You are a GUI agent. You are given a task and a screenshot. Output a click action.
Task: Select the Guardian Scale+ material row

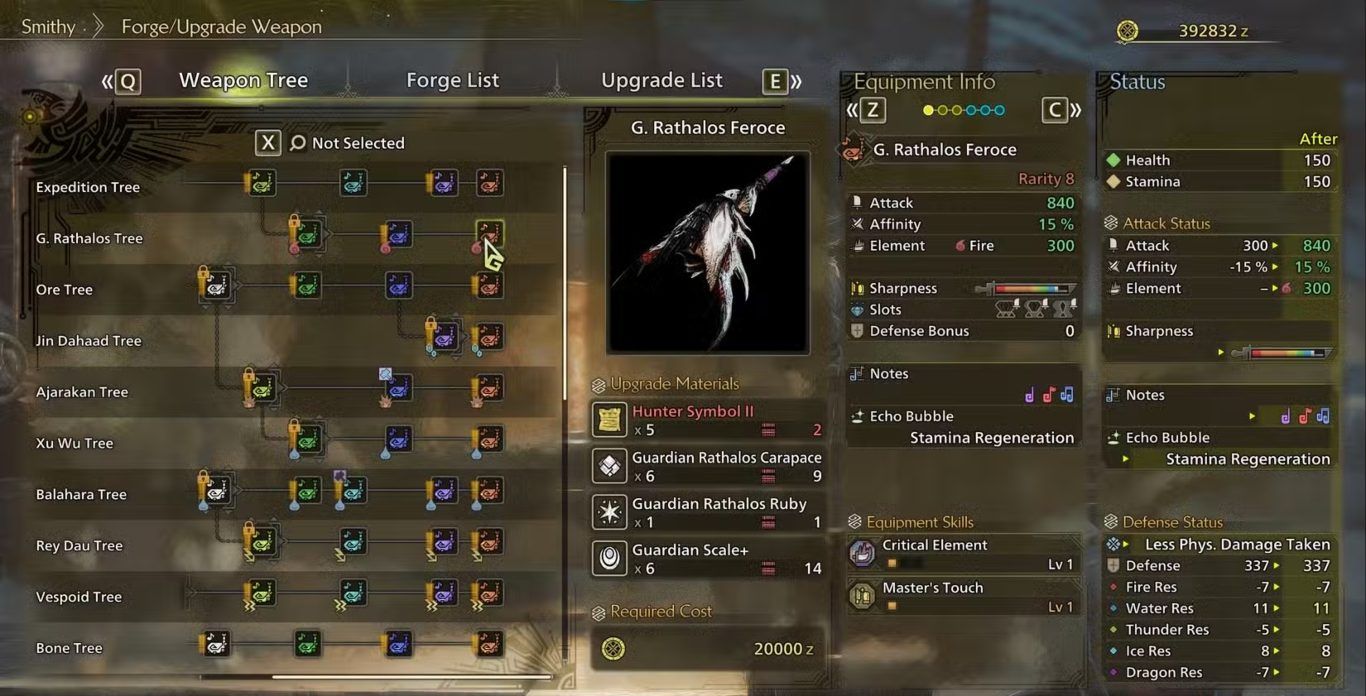[x=708, y=558]
